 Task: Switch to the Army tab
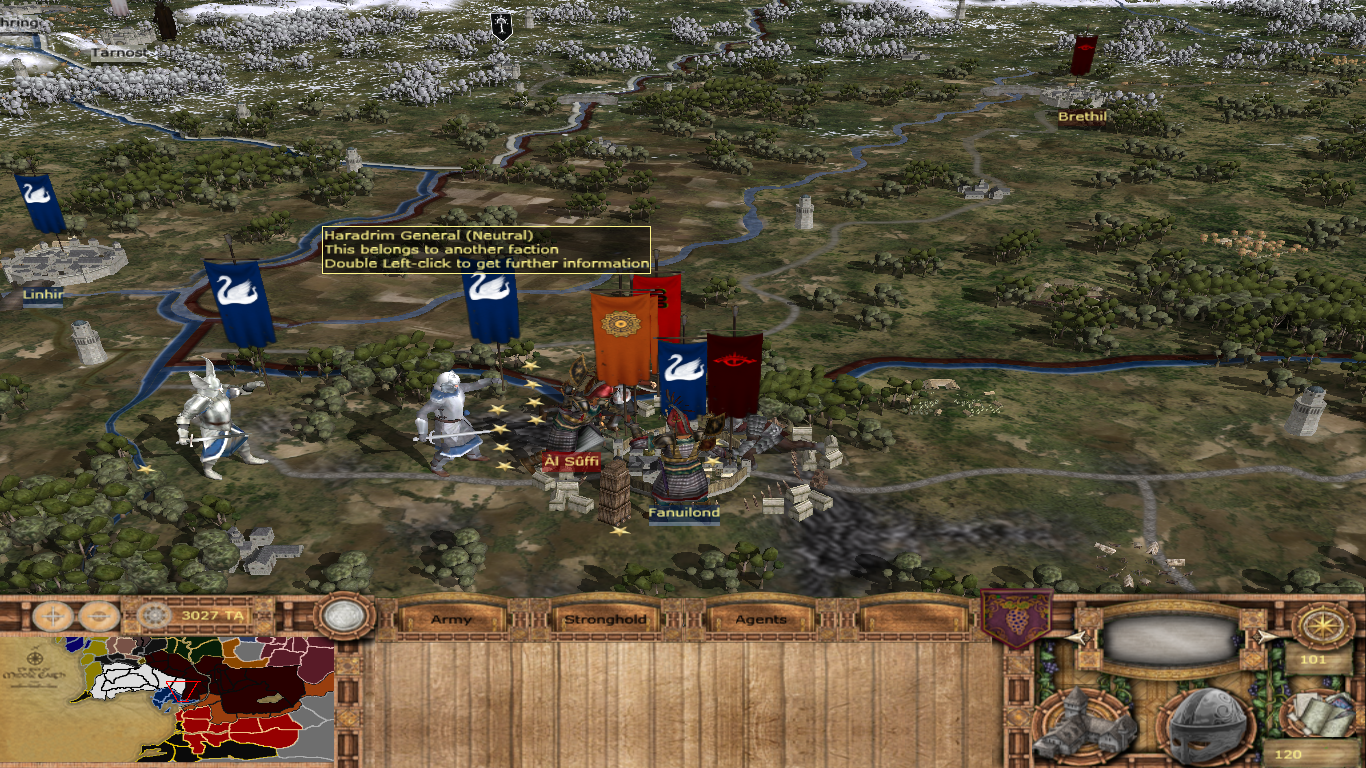click(x=451, y=619)
